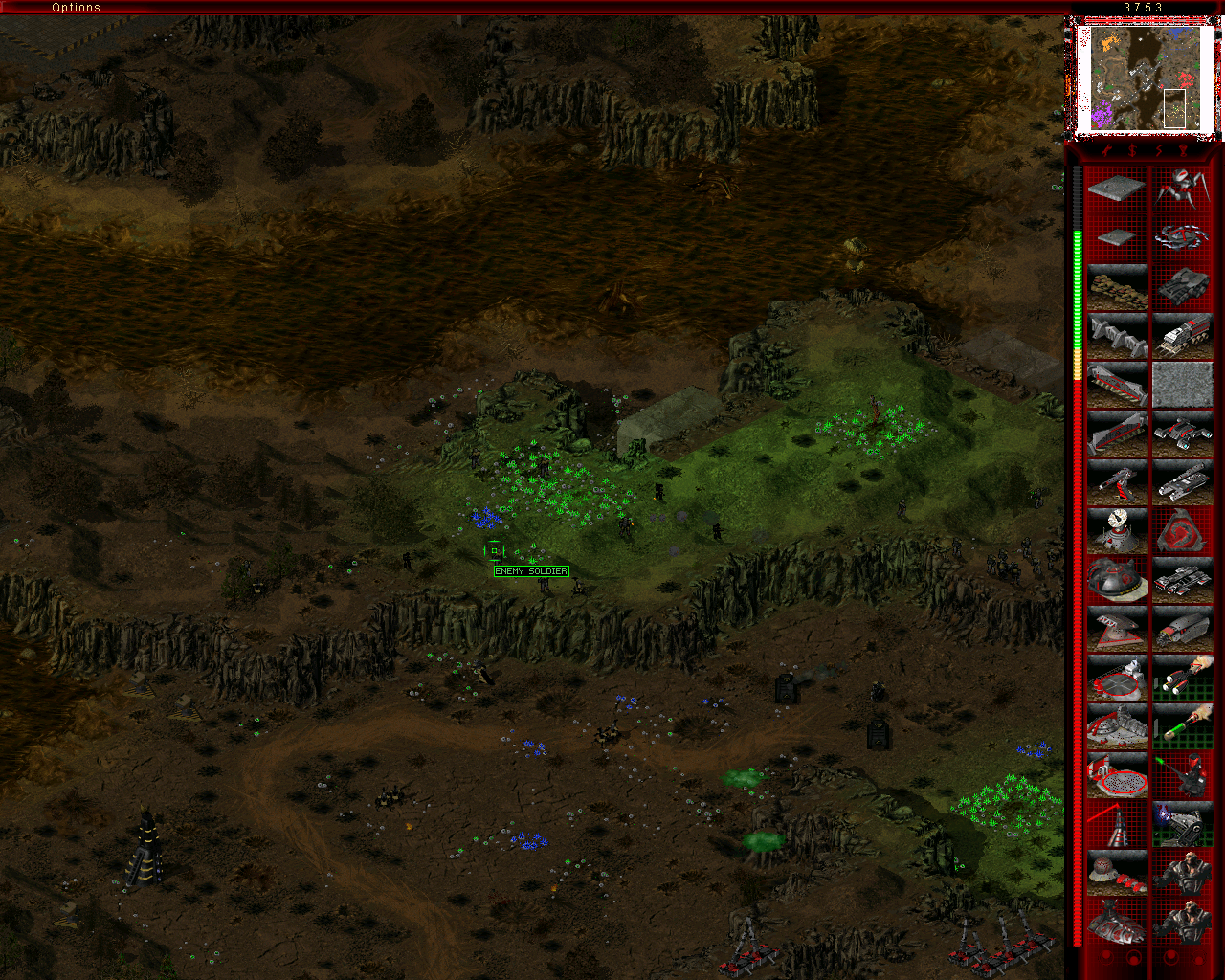The width and height of the screenshot is (1225, 980).
Task: Open the Options menu
Action: [76, 8]
